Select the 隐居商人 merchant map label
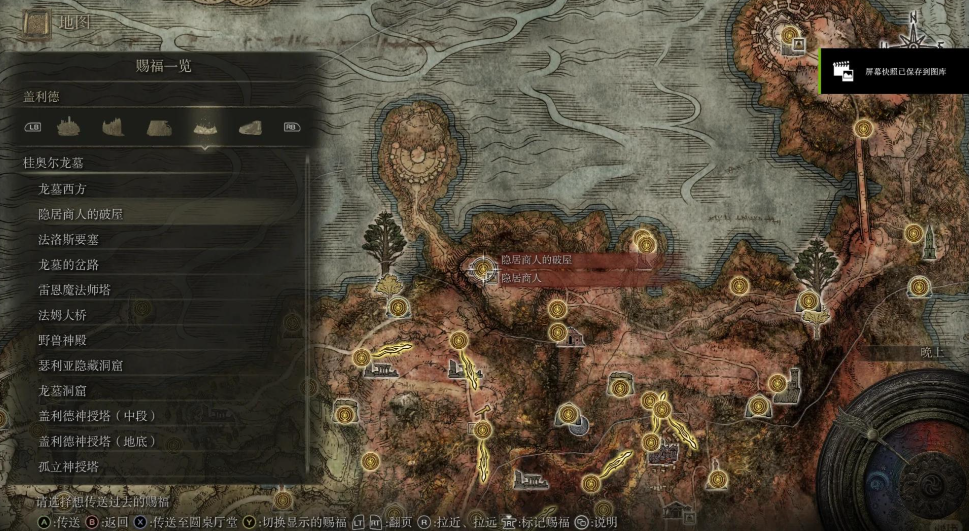Screen dimensions: 969x531 click(x=521, y=277)
